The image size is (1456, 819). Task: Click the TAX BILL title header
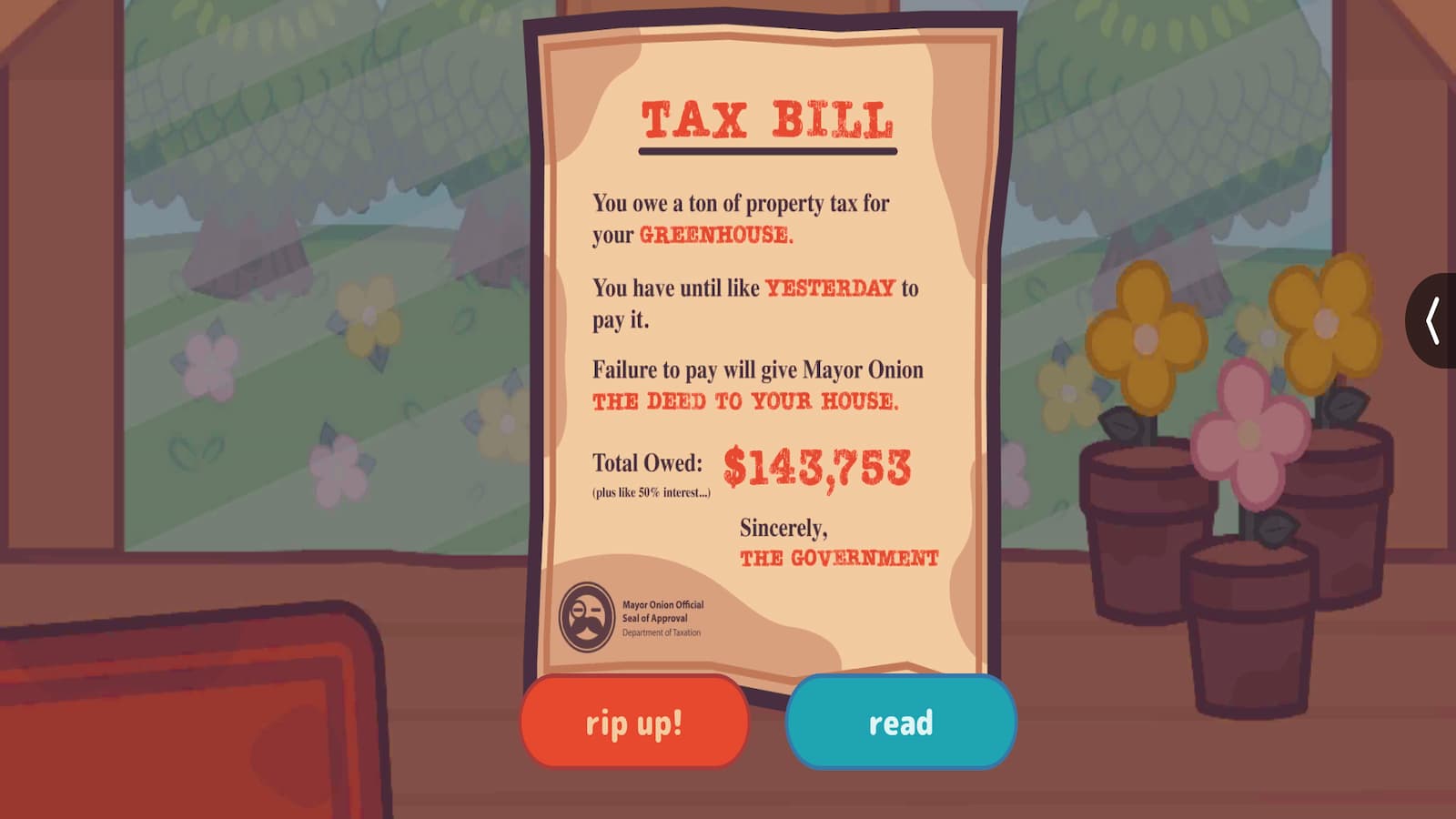(767, 116)
